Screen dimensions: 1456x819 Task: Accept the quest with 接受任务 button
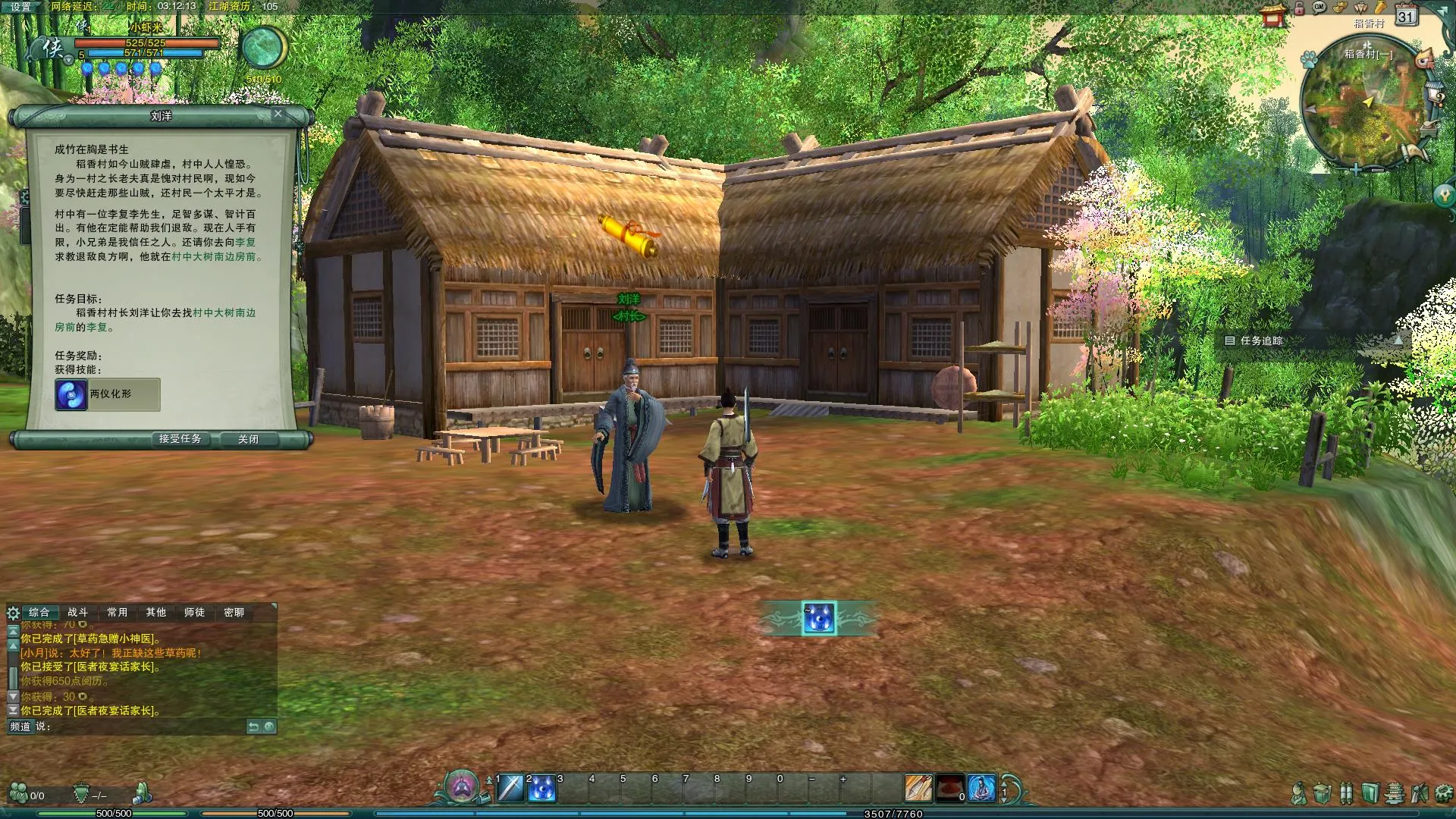(x=180, y=439)
